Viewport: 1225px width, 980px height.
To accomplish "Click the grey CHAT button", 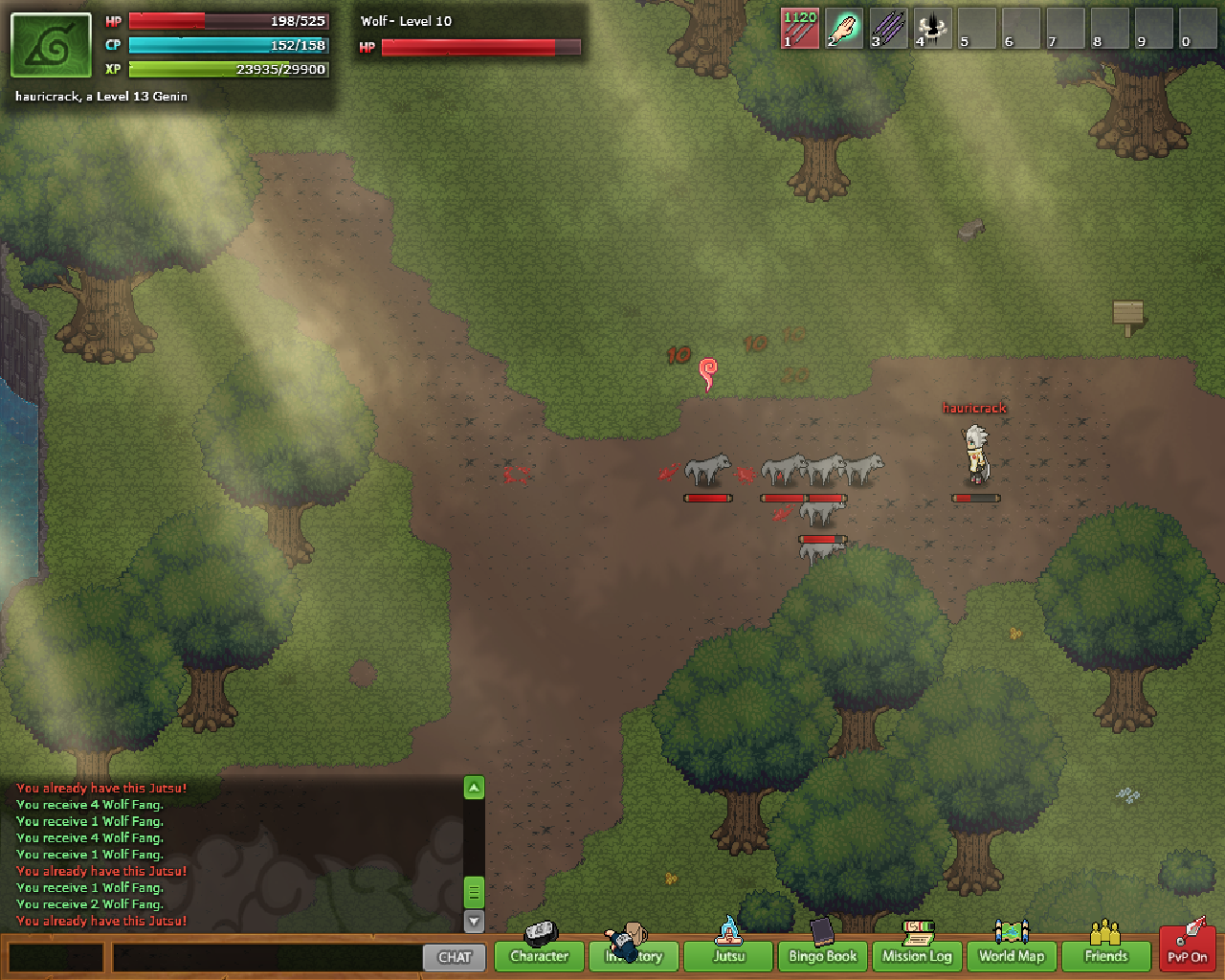I will [455, 957].
